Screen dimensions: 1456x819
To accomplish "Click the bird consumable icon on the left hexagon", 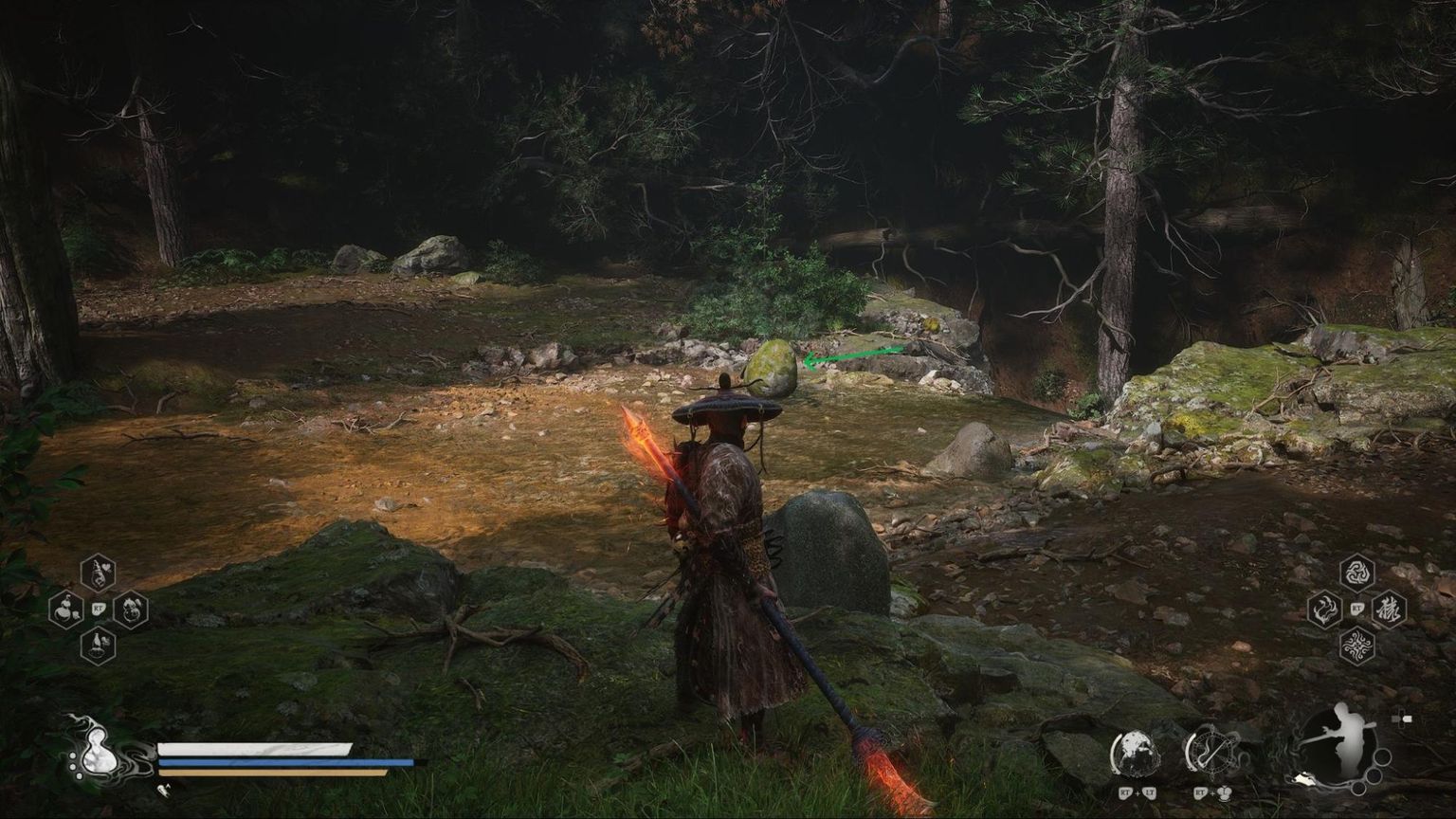I will (x=64, y=610).
